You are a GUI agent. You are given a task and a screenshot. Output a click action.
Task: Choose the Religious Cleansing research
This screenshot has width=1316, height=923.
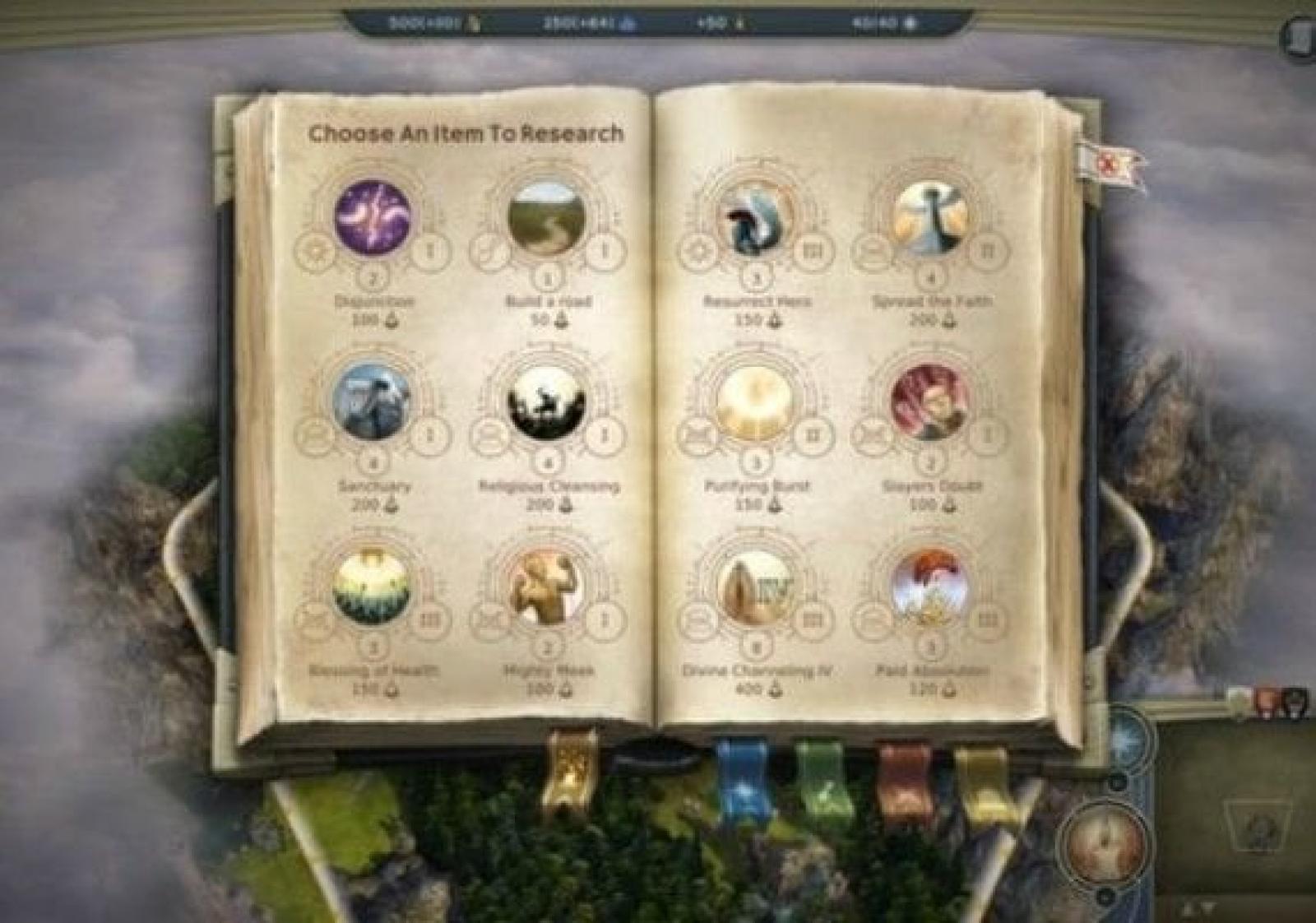(x=548, y=402)
